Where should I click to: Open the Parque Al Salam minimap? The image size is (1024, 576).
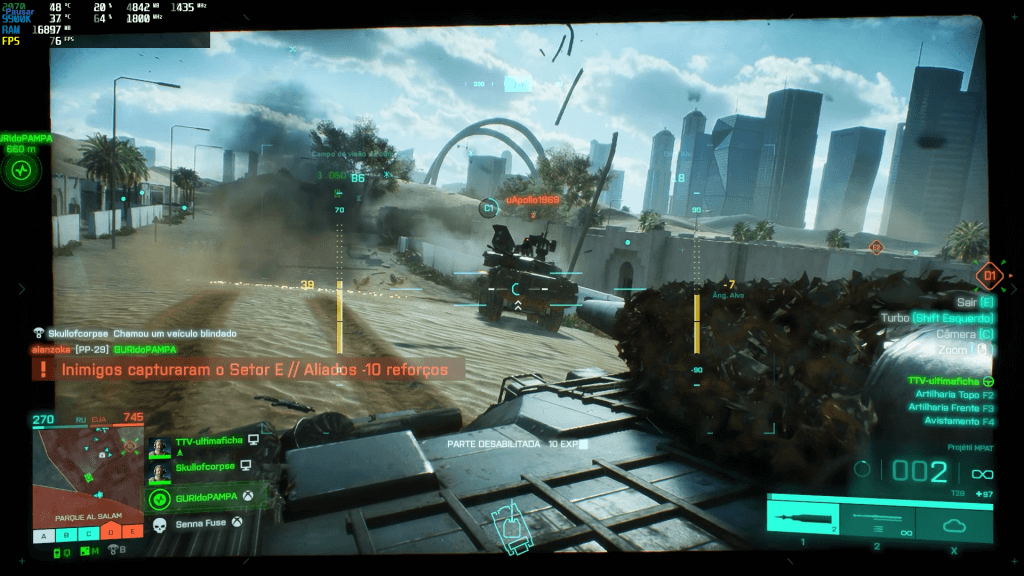(87, 470)
